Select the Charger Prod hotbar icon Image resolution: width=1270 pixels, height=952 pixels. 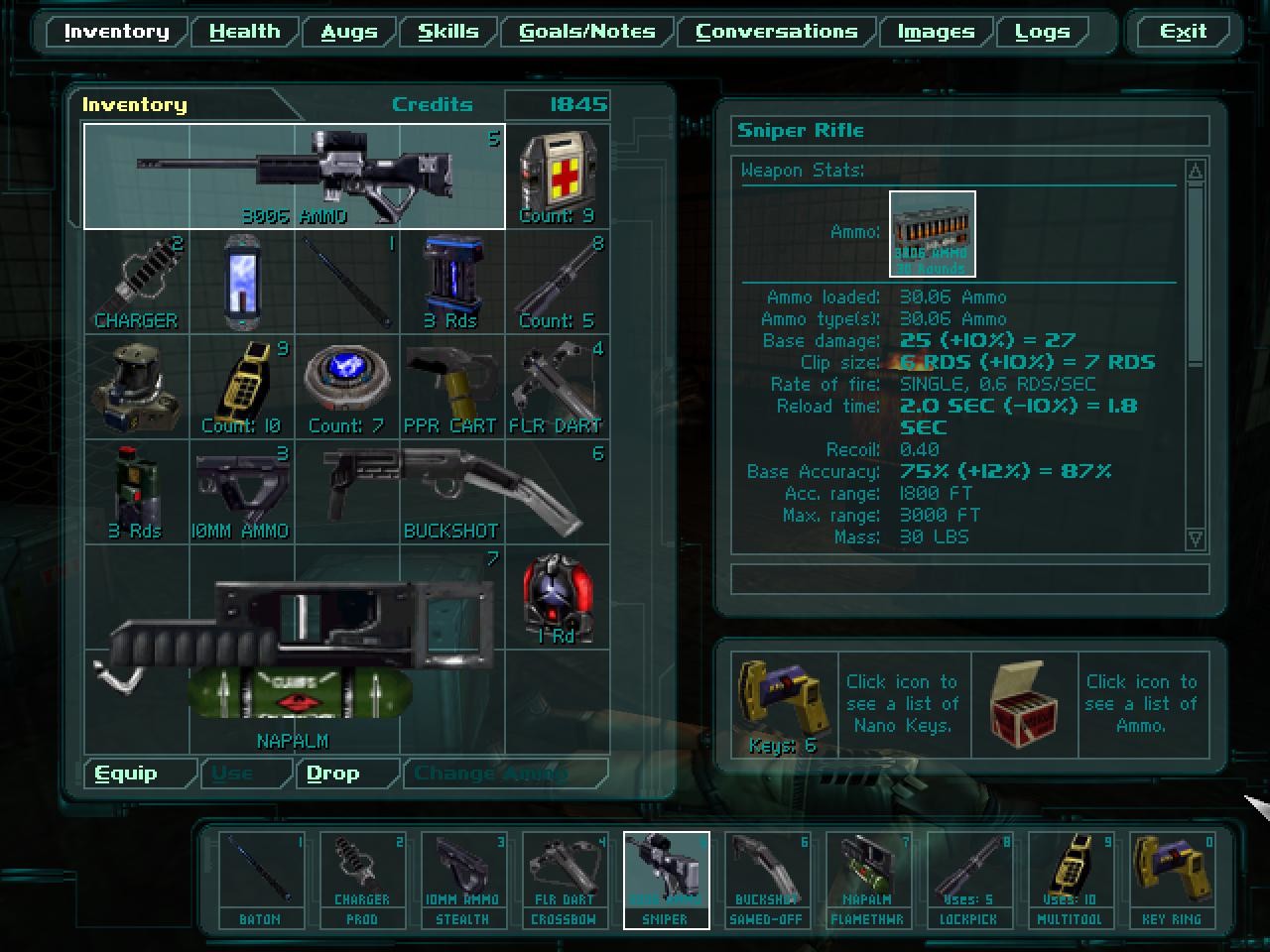(x=362, y=878)
